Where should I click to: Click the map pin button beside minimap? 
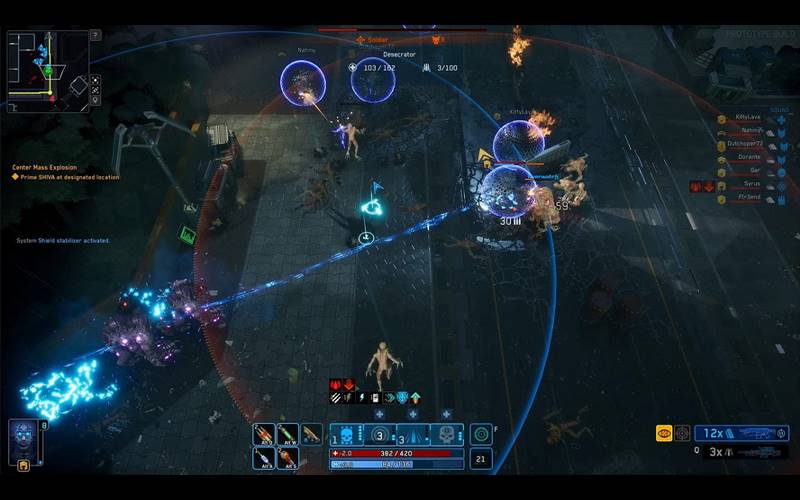[x=95, y=99]
